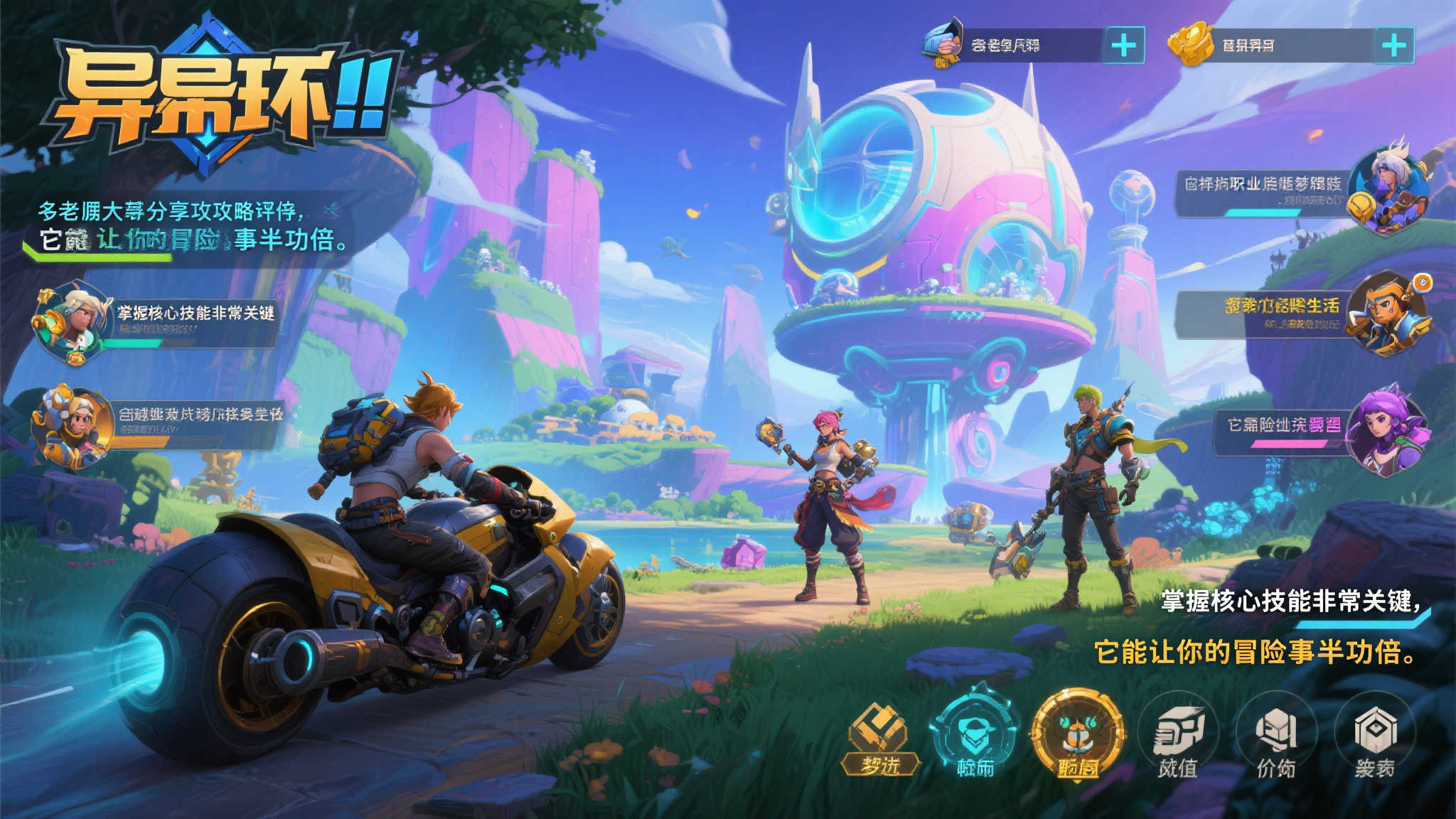Choose the gold-armored hero entry on the left

pos(156,423)
